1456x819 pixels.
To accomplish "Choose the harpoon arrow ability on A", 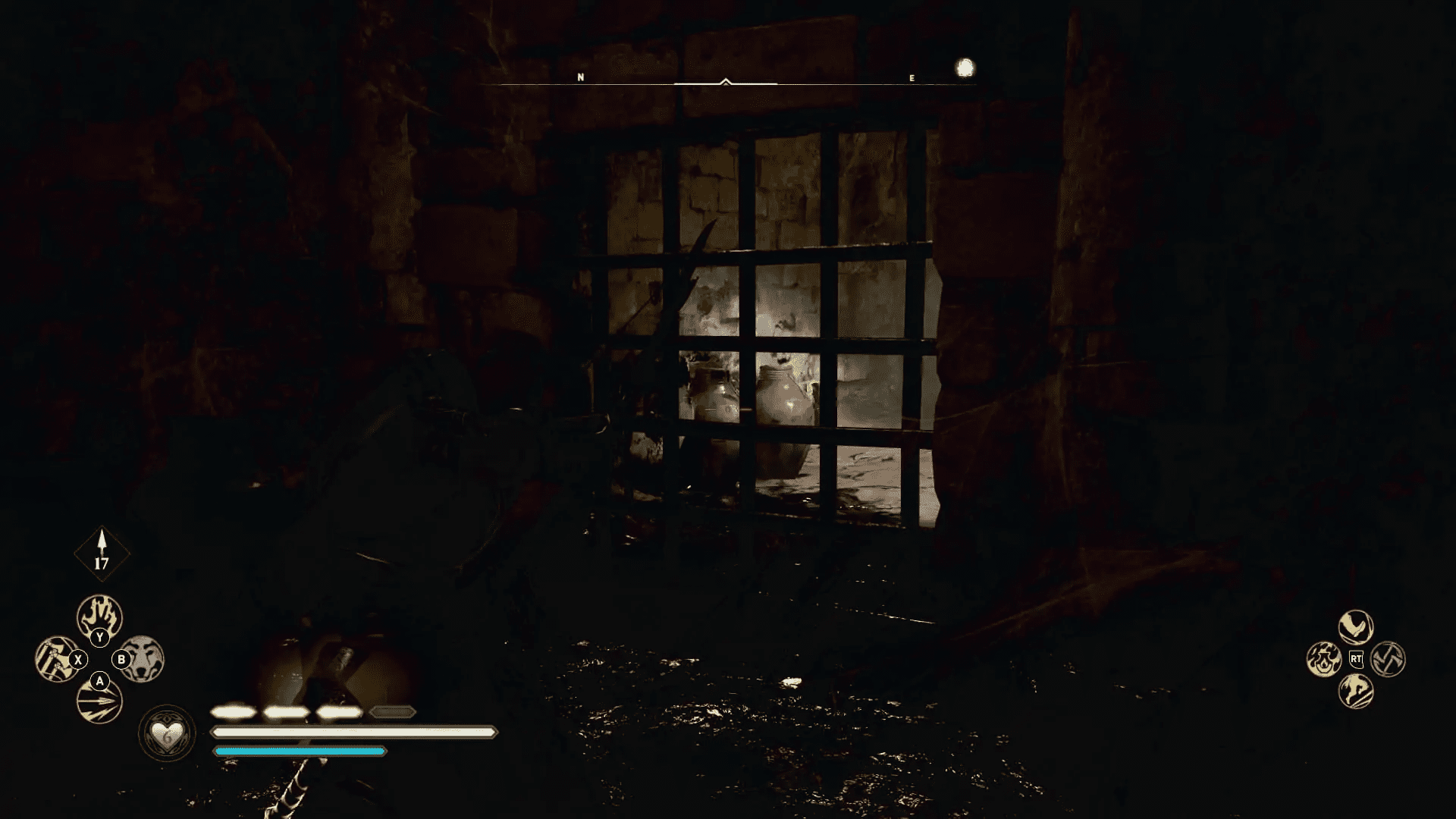I will [99, 701].
